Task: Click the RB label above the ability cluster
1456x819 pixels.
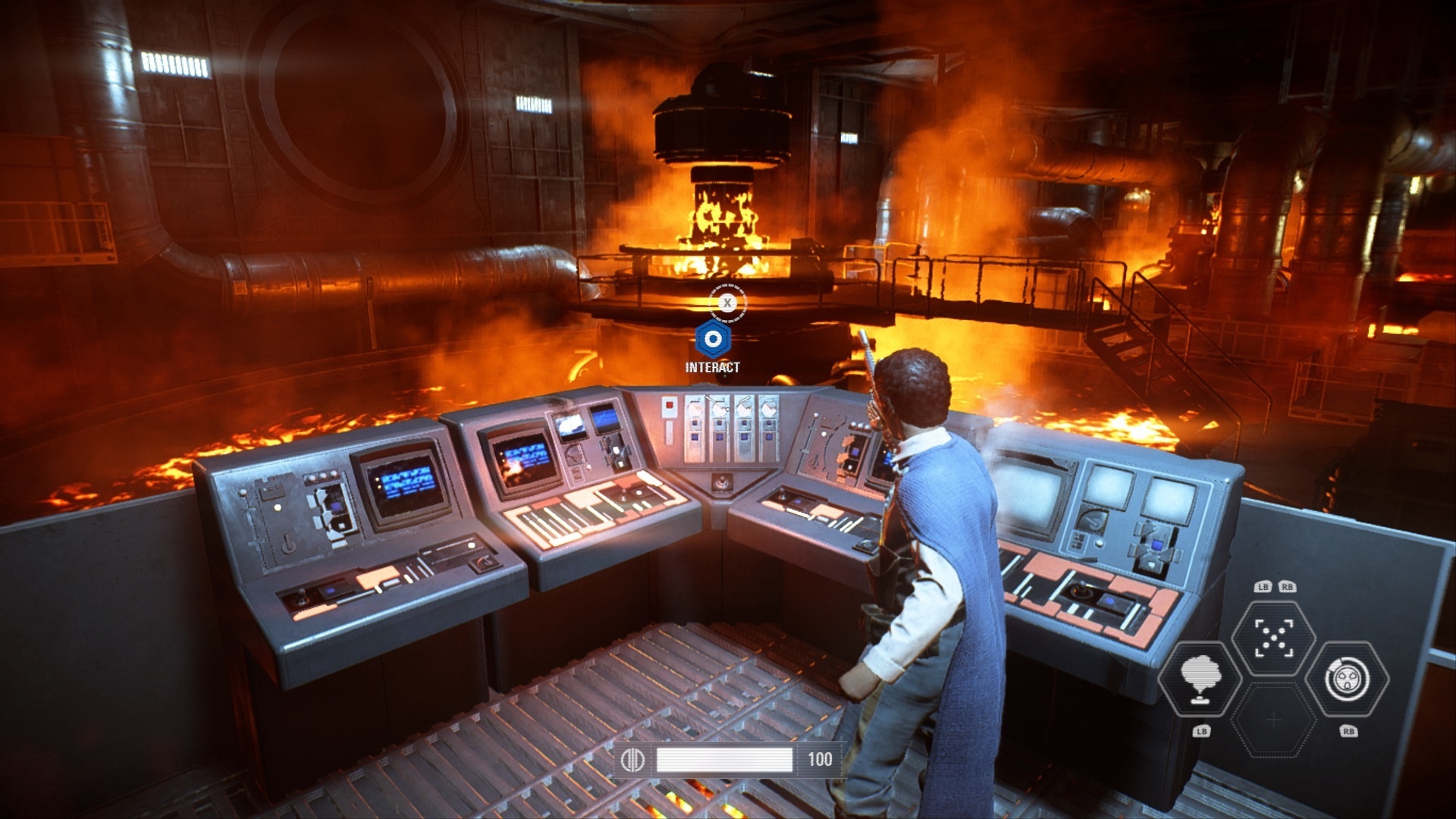Action: (x=1288, y=585)
